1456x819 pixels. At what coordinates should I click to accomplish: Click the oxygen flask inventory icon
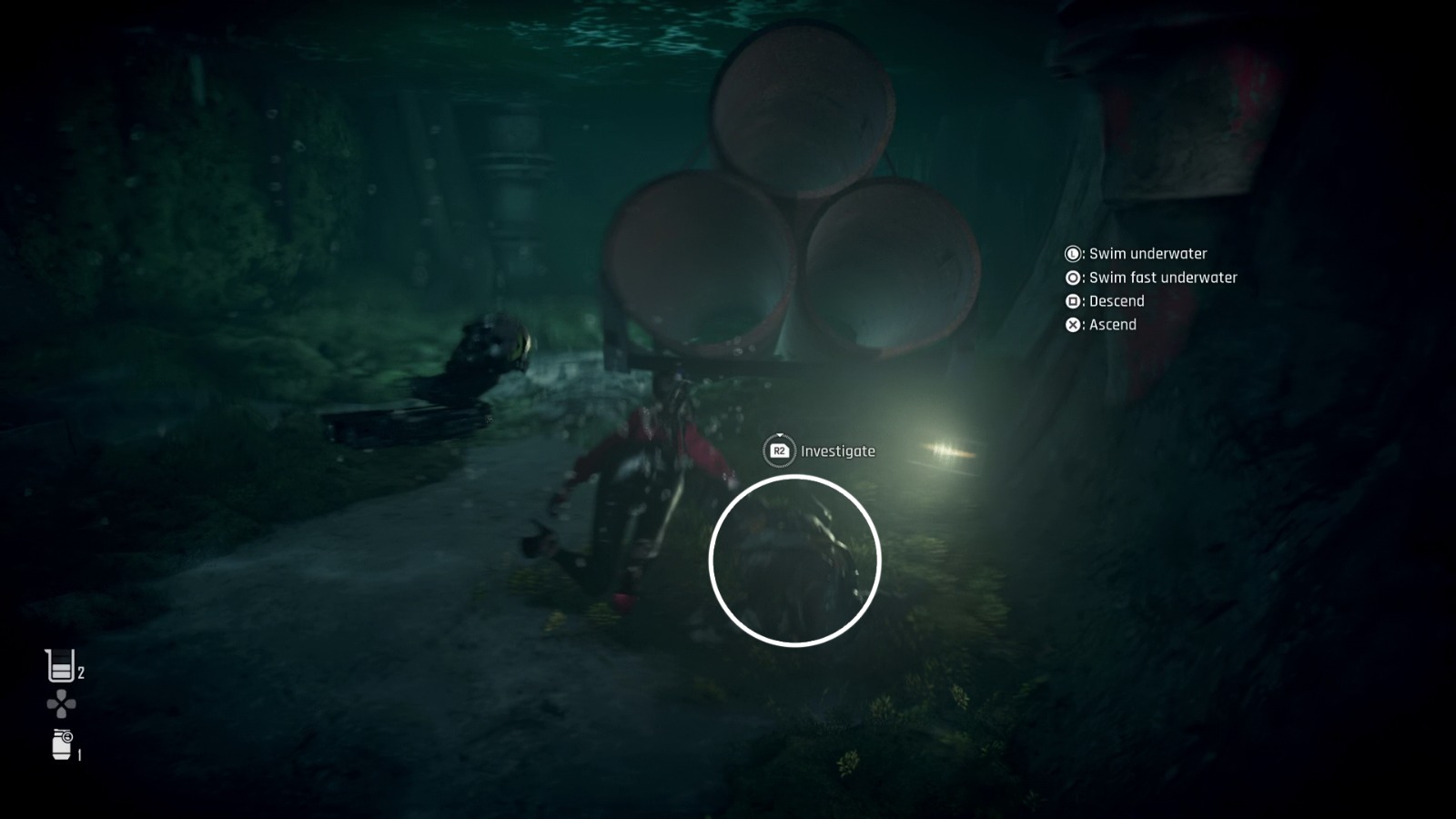[x=57, y=665]
